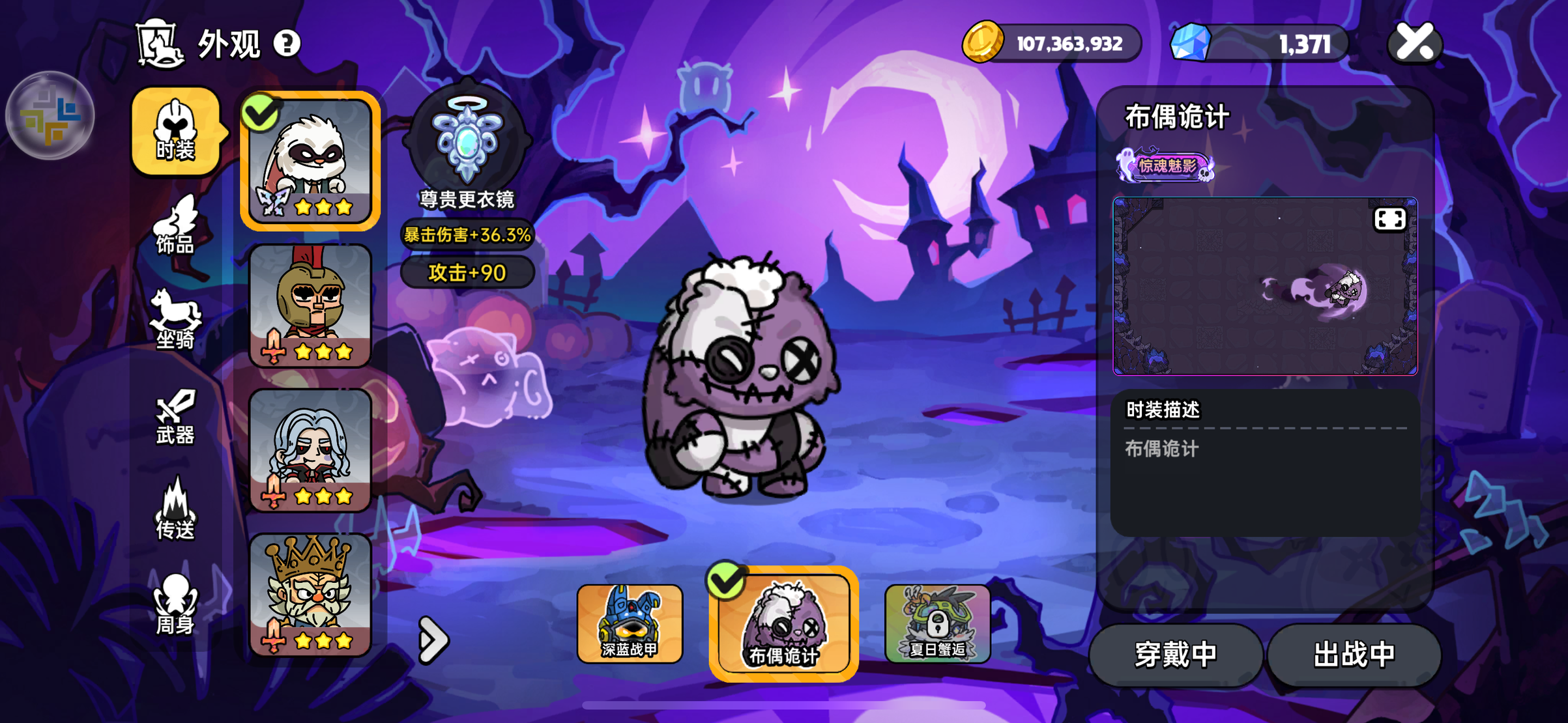Screen dimensions: 1568x723
Task: Select the 深蓝战甲 costume
Action: [630, 623]
